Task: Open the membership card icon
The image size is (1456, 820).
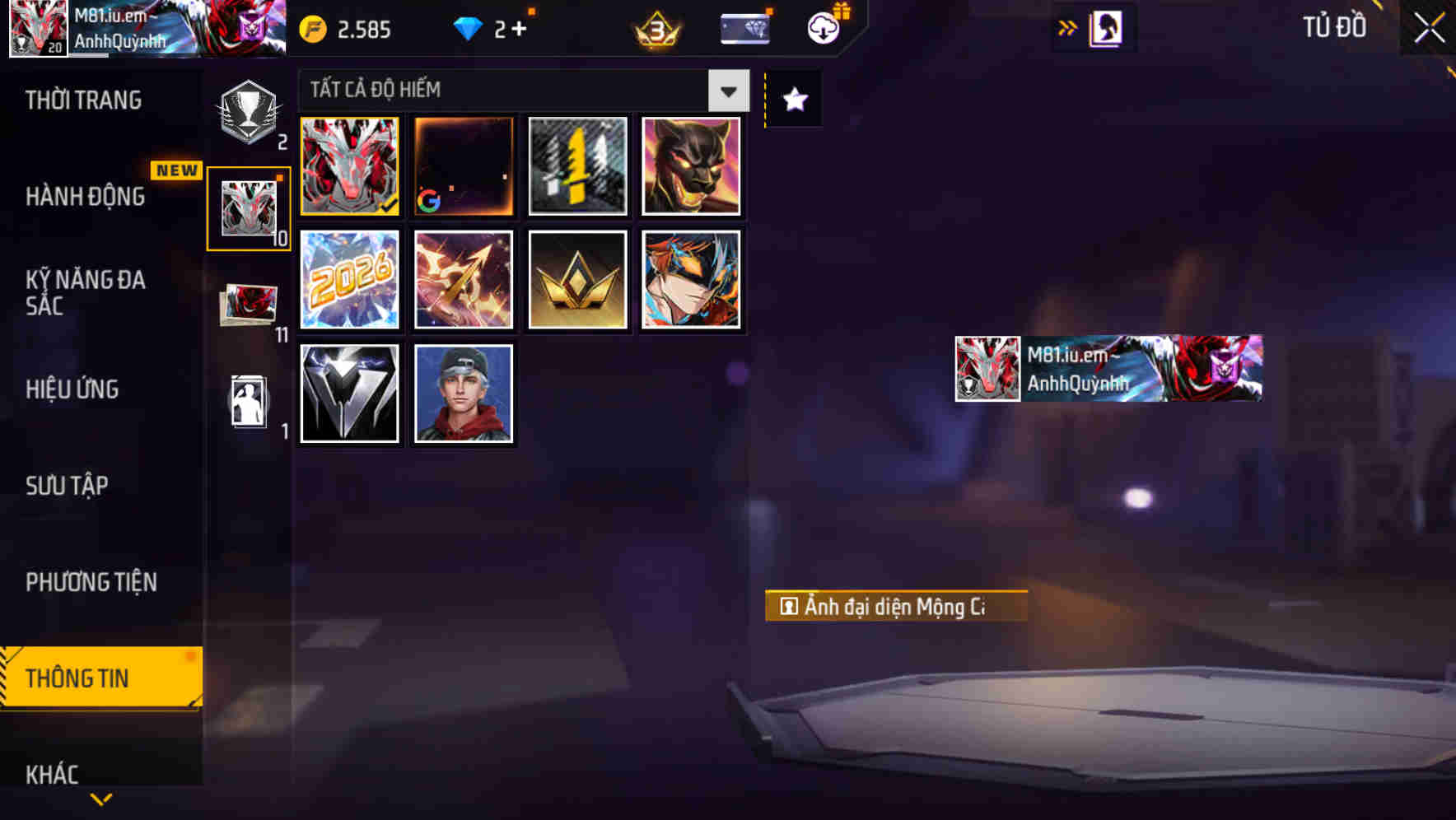Action: click(742, 27)
